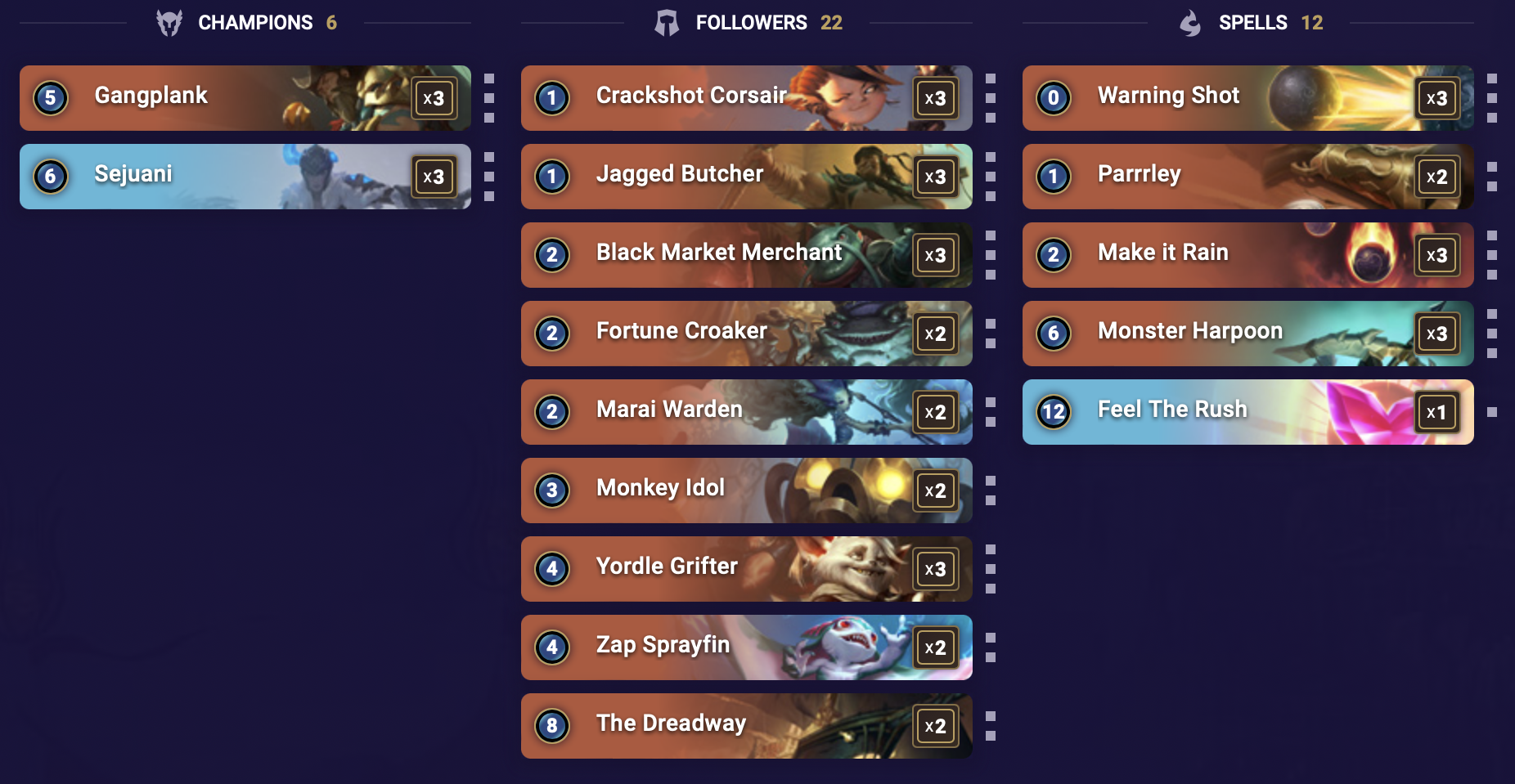Click the mana cost circle on Feel The Rush
This screenshot has width=1515, height=784.
[x=1053, y=412]
